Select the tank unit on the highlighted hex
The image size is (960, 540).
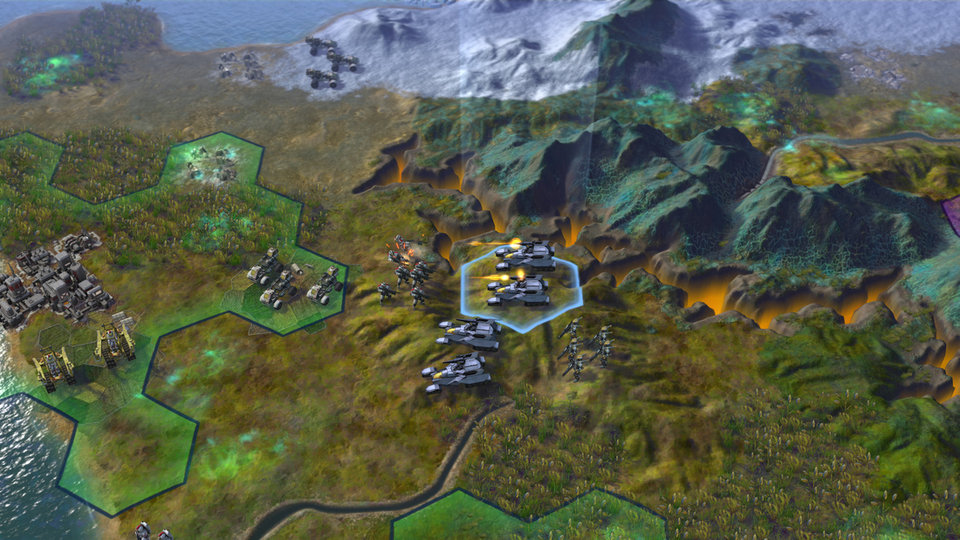[x=520, y=290]
